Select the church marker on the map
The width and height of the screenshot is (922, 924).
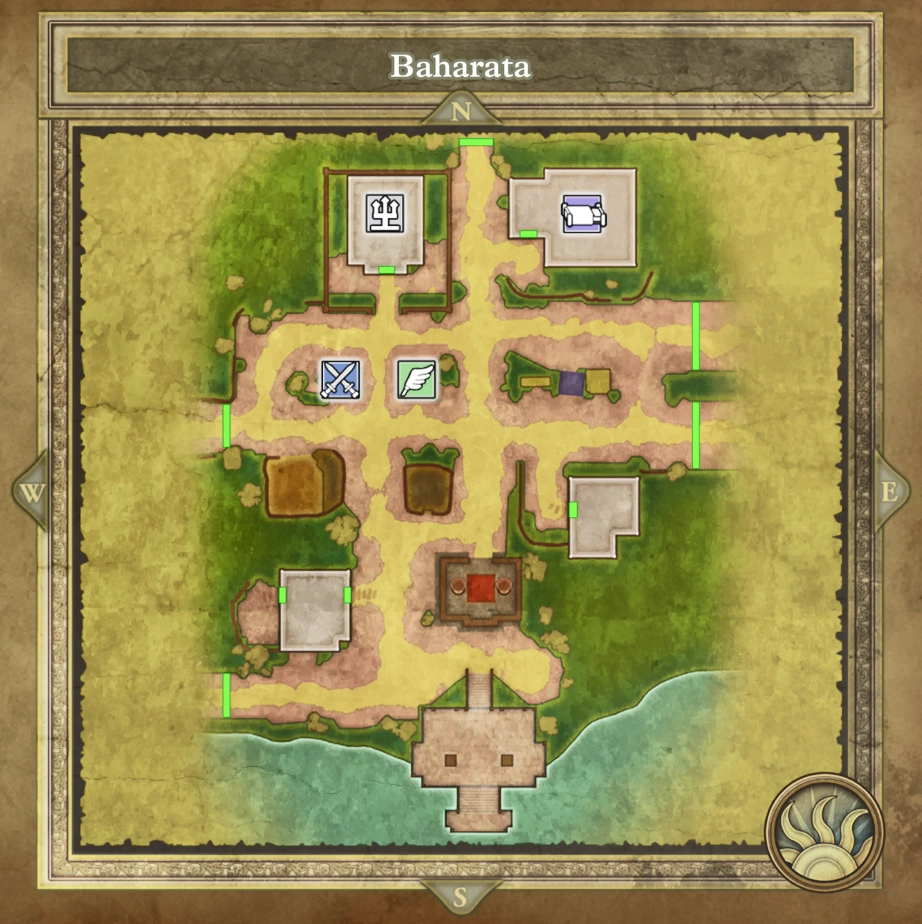[386, 214]
